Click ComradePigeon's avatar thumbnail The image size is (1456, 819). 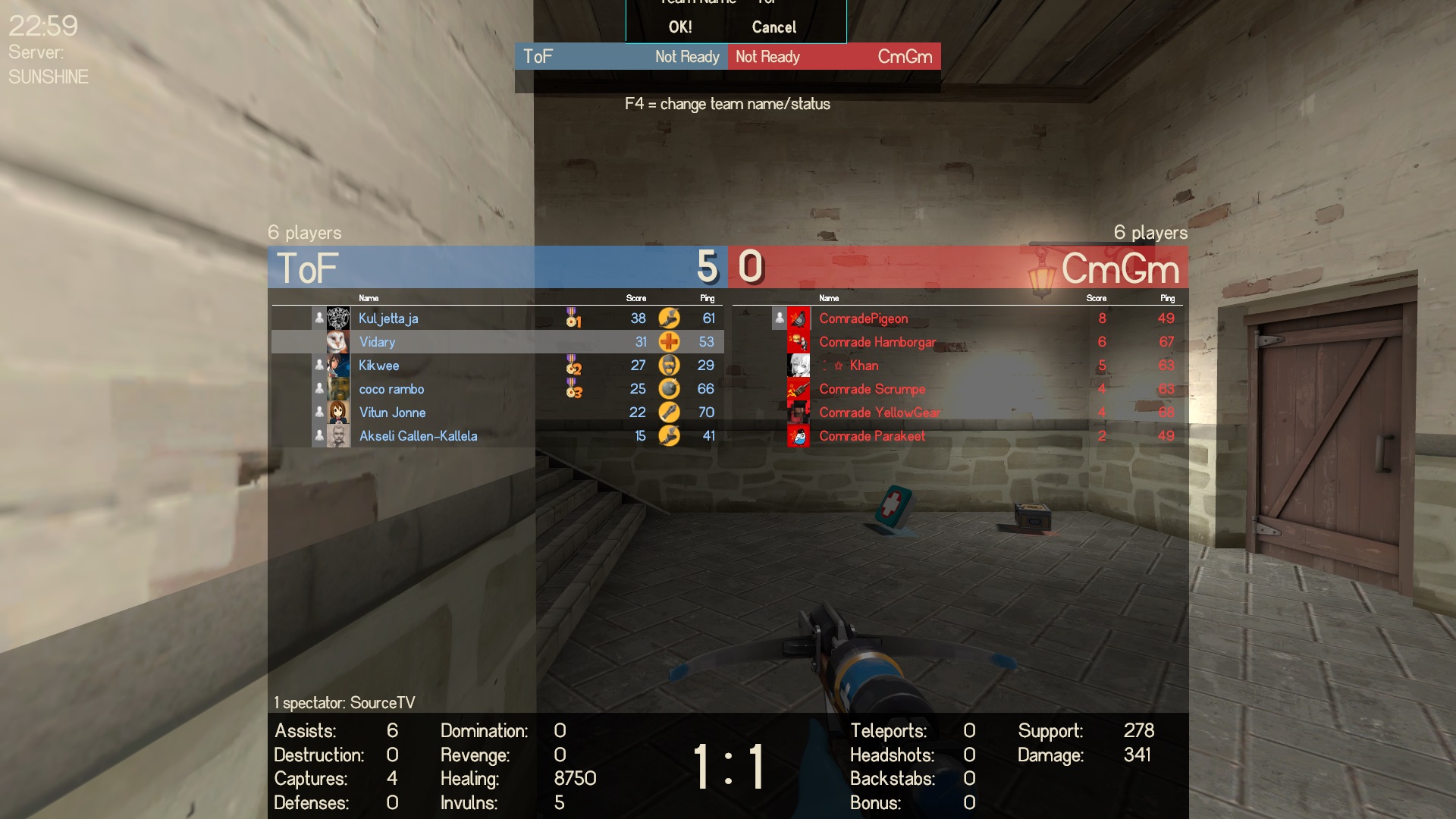coord(799,318)
